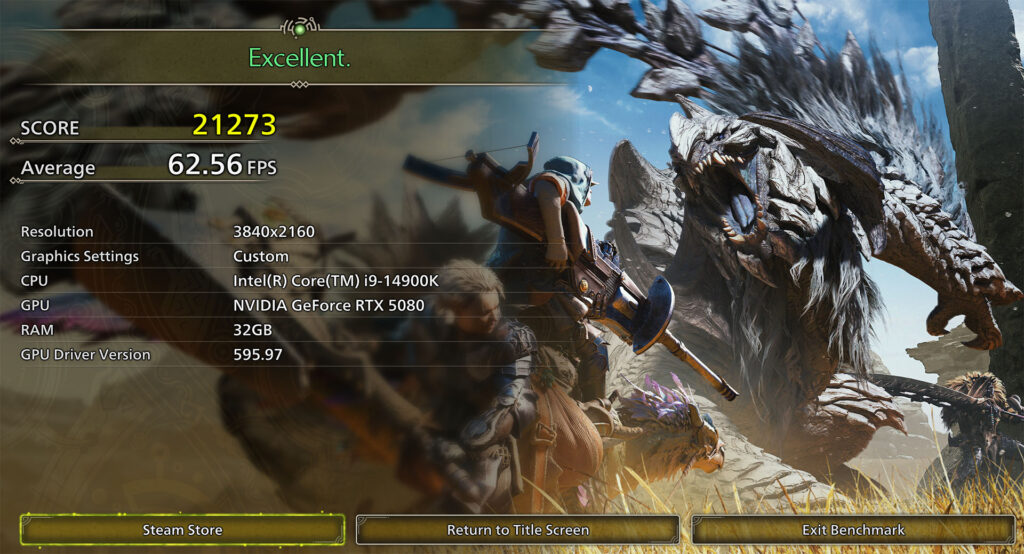Select Return to Title Screen

click(517, 530)
